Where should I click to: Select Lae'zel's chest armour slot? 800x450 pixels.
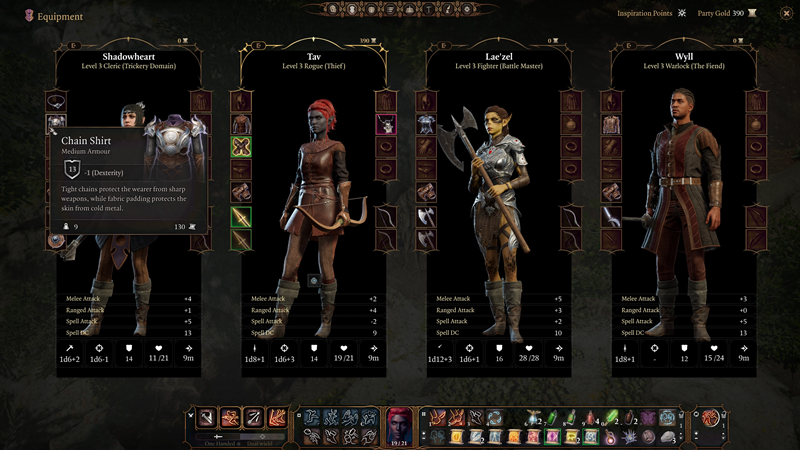tap(427, 123)
